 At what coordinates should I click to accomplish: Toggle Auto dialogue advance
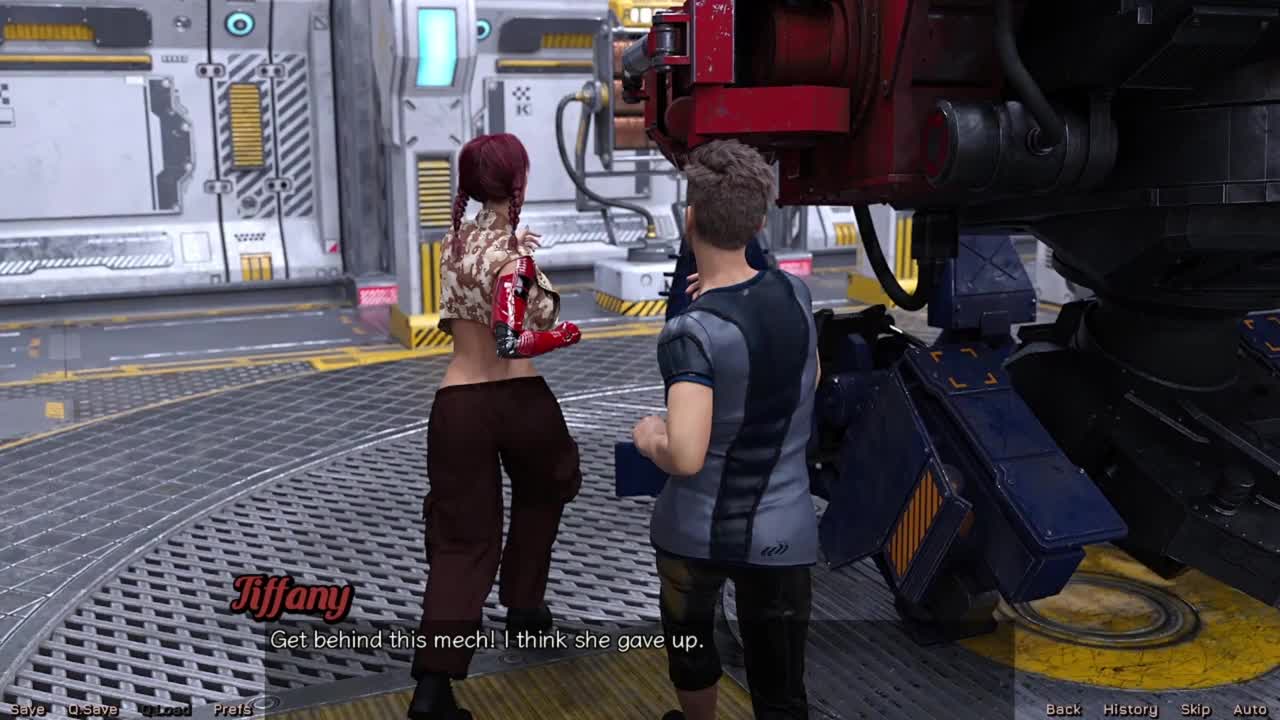pyautogui.click(x=1249, y=709)
